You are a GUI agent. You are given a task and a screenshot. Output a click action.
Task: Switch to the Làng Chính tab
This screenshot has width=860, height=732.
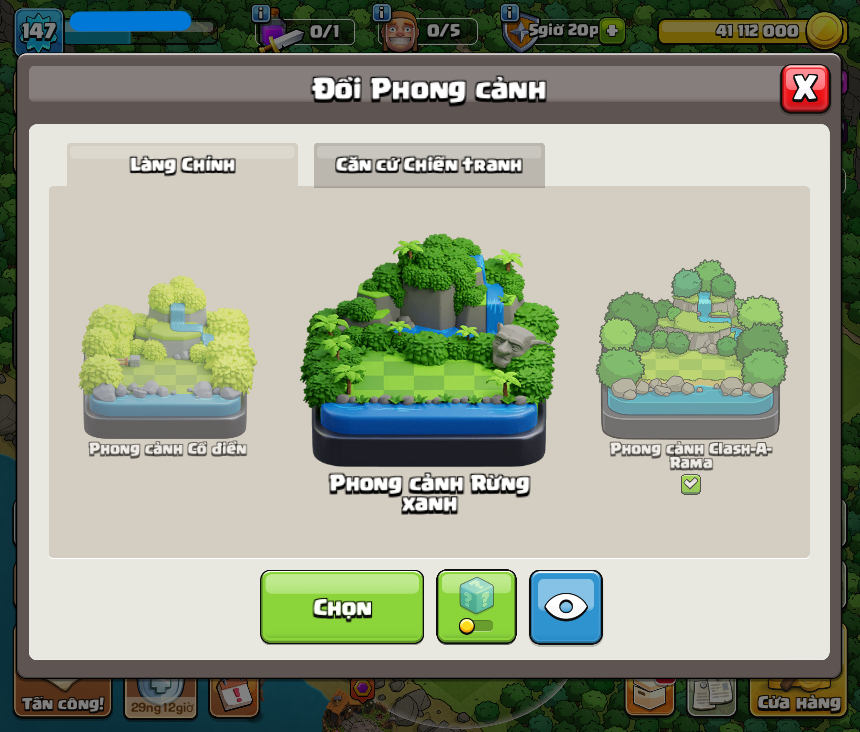pyautogui.click(x=182, y=165)
